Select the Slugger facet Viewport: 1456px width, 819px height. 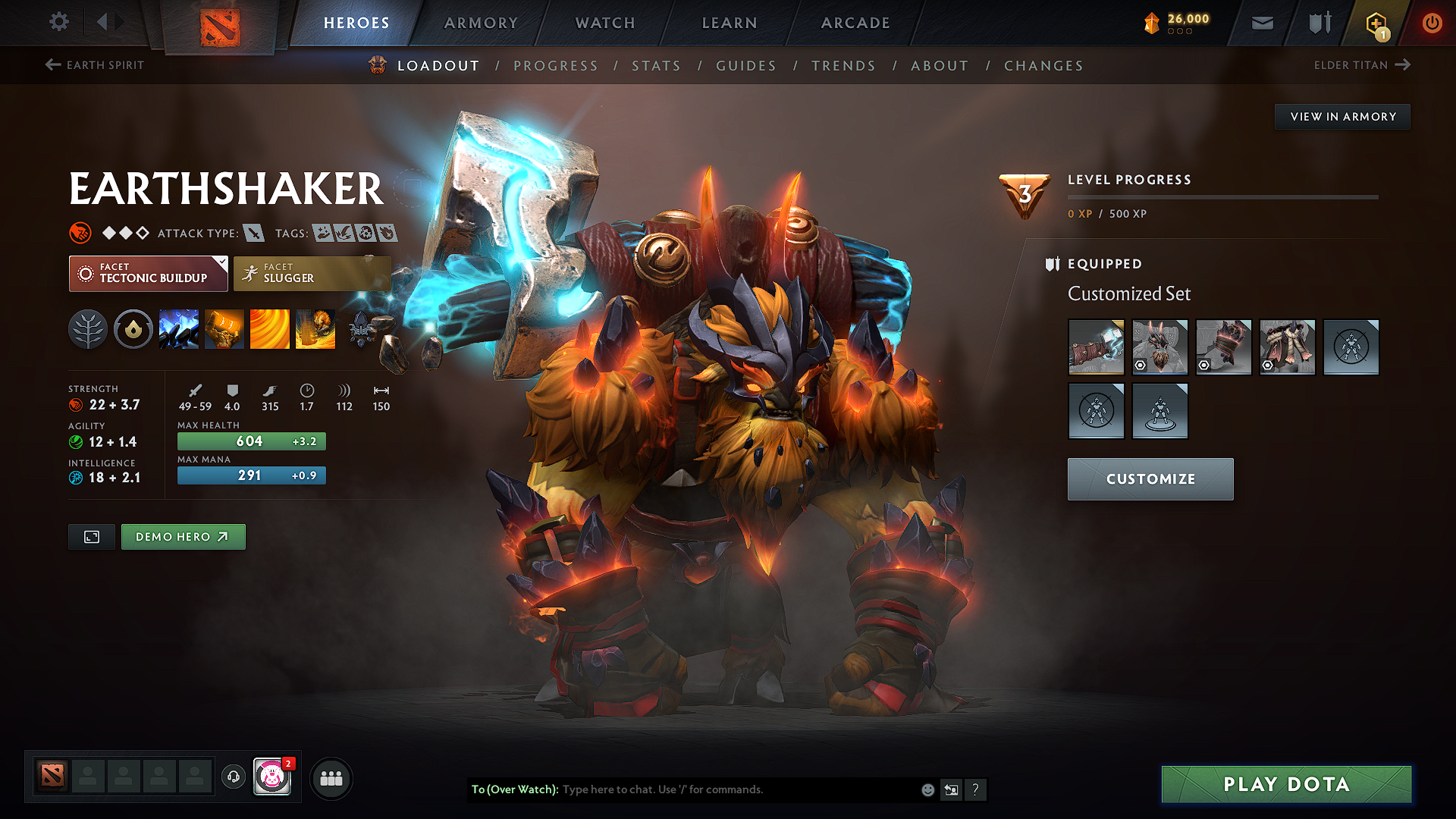click(x=312, y=273)
